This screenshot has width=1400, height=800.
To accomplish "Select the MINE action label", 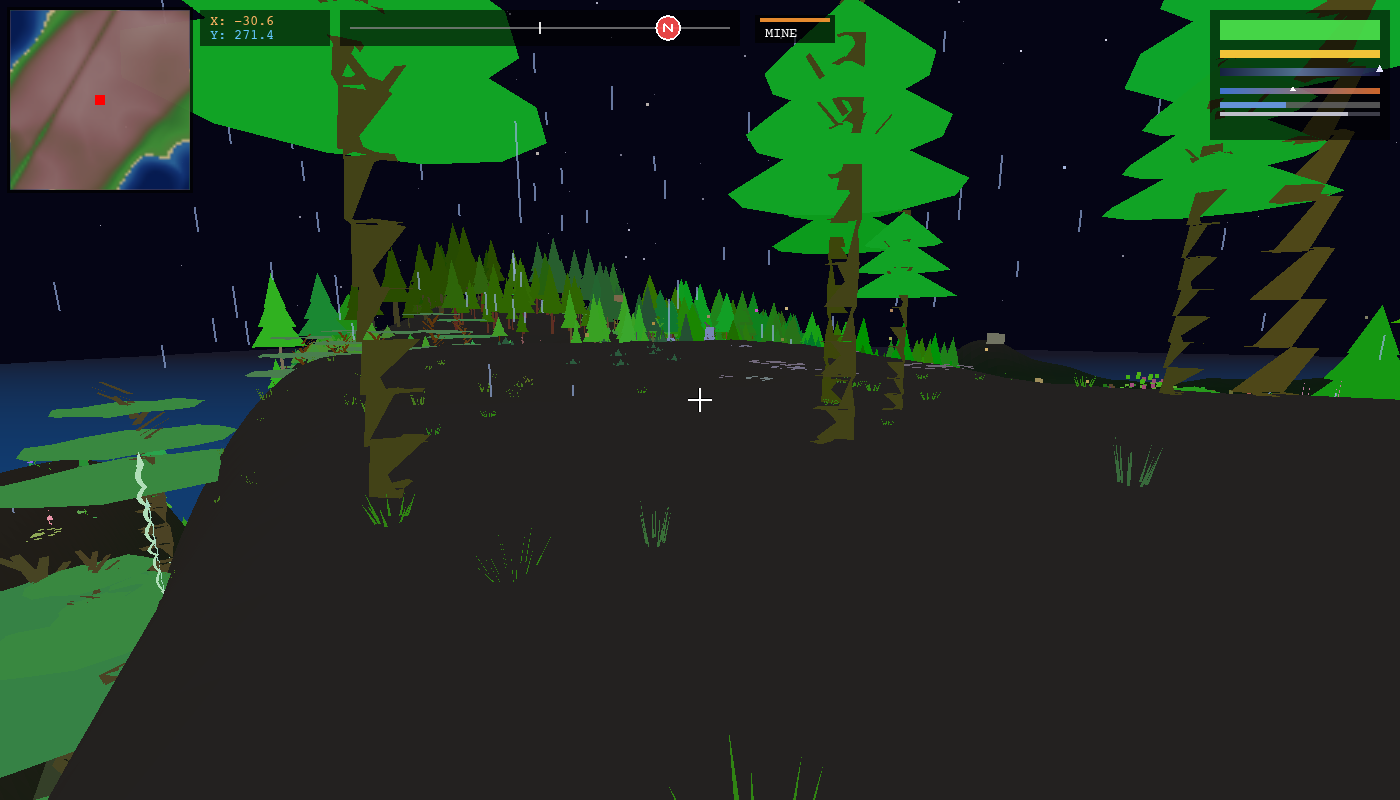I will click(x=781, y=33).
